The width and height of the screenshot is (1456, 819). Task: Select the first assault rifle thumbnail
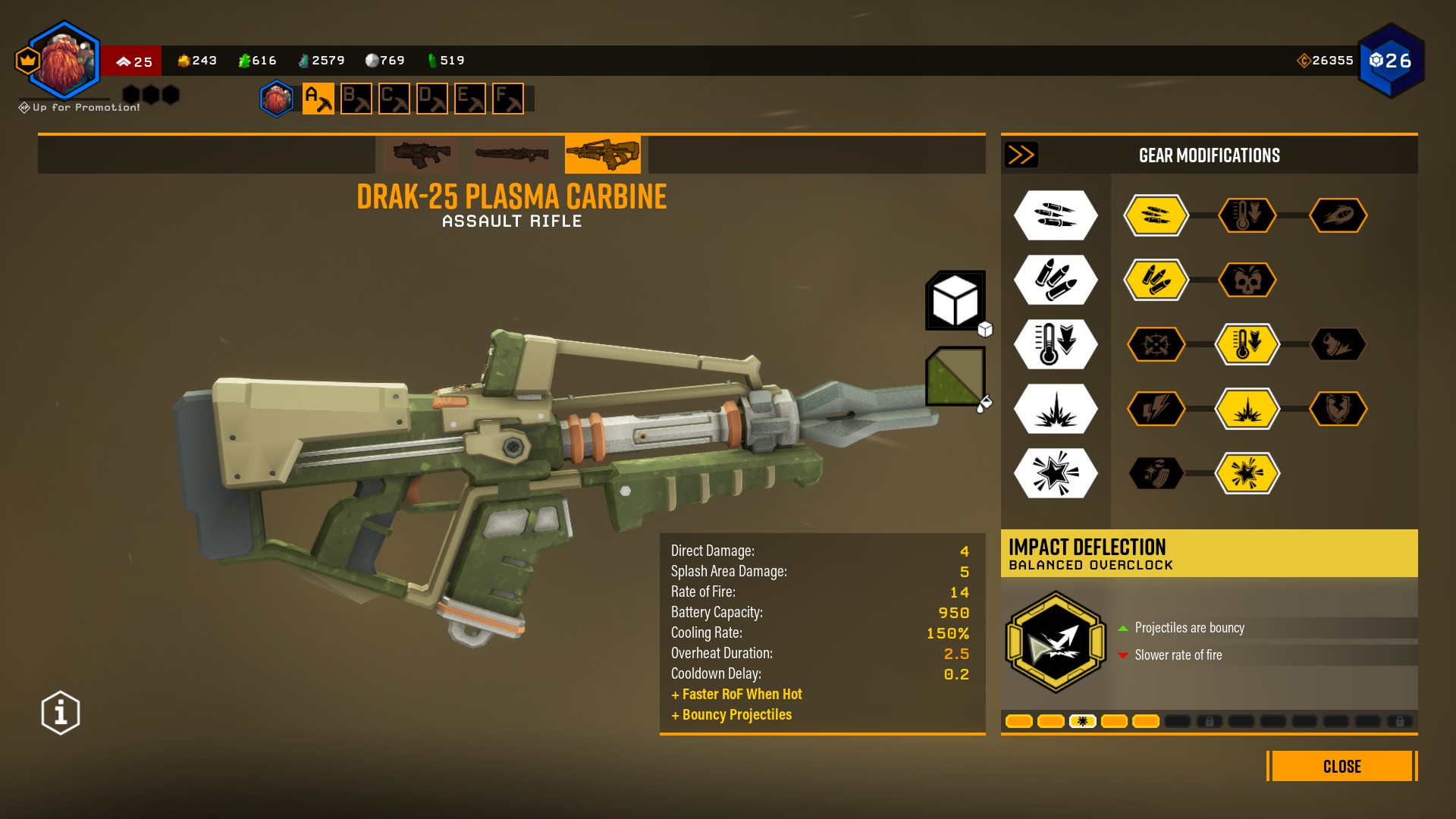421,155
